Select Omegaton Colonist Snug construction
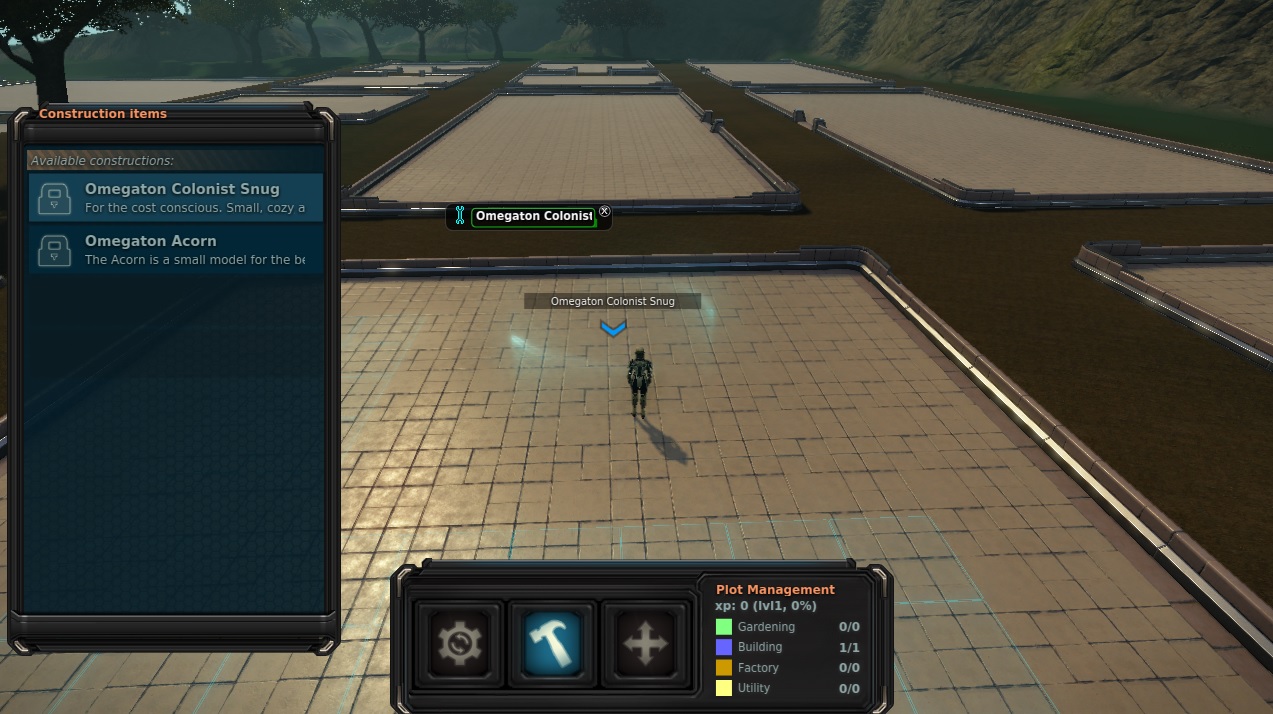 point(176,197)
